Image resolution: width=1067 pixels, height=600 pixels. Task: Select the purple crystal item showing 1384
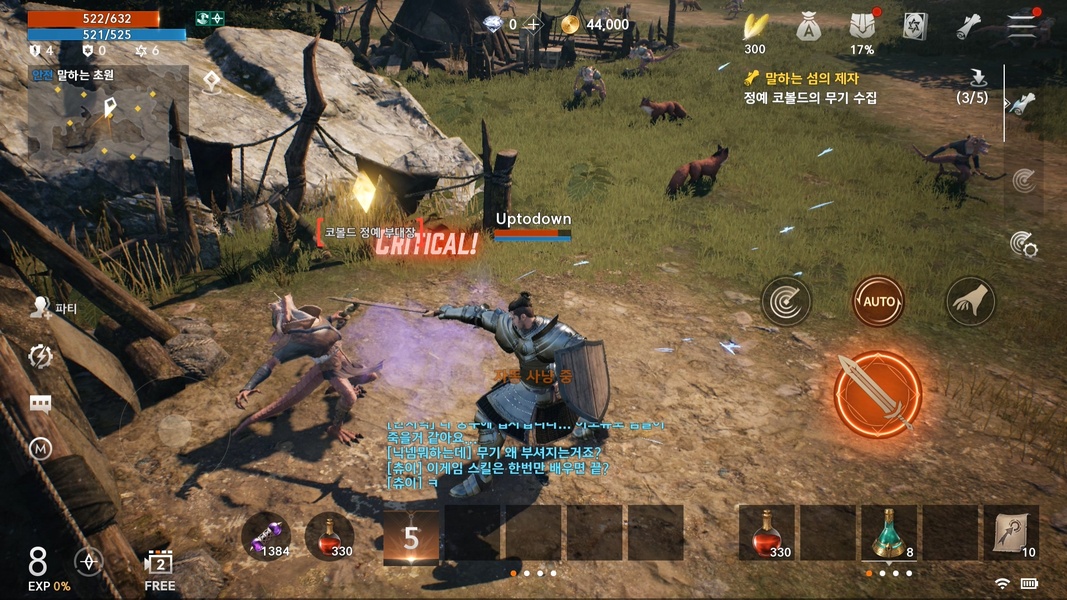click(265, 536)
